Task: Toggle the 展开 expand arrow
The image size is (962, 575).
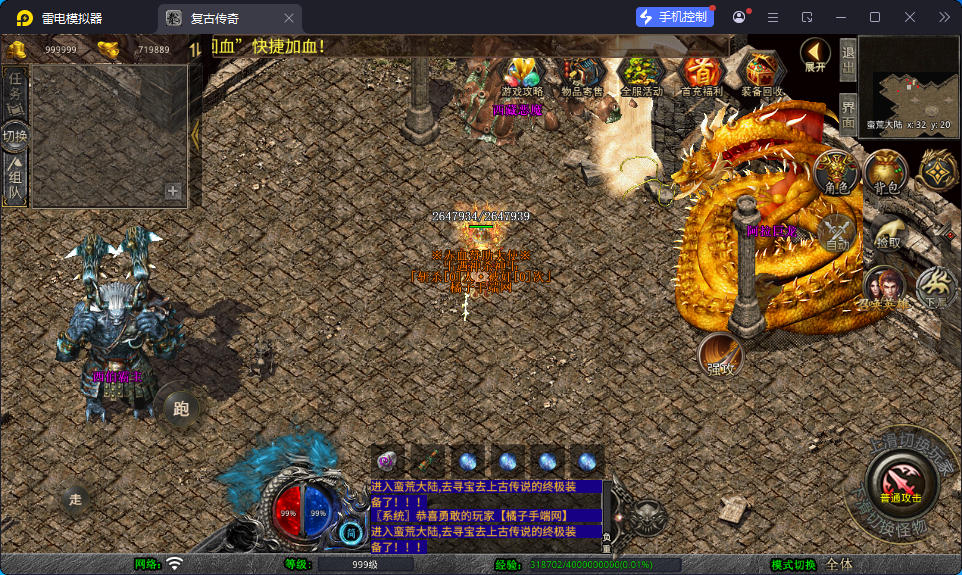Action: pos(815,54)
